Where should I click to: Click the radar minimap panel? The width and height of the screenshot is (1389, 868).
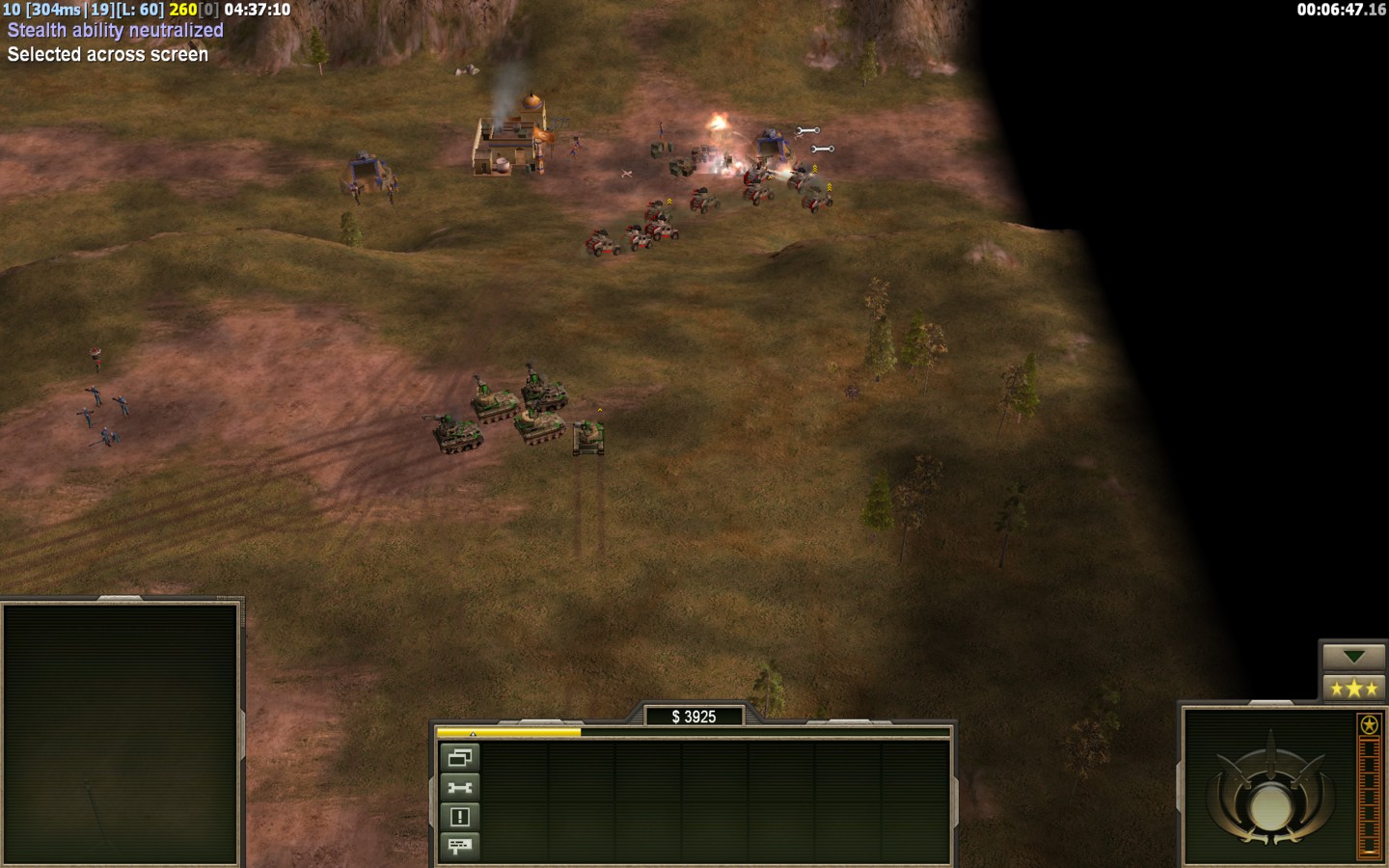(121, 733)
